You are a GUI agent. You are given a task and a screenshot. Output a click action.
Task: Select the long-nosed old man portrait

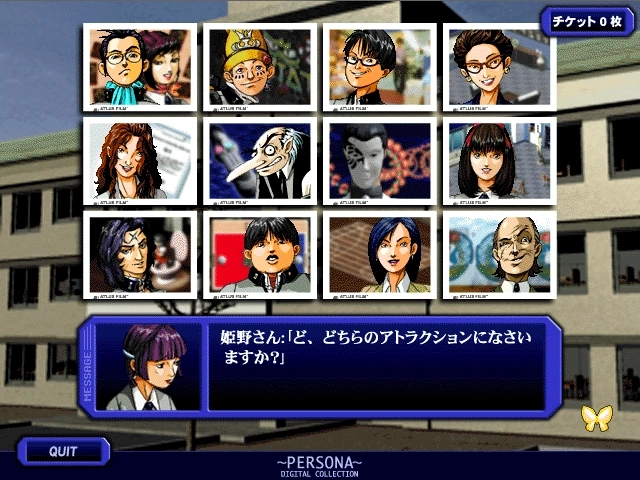(x=260, y=160)
